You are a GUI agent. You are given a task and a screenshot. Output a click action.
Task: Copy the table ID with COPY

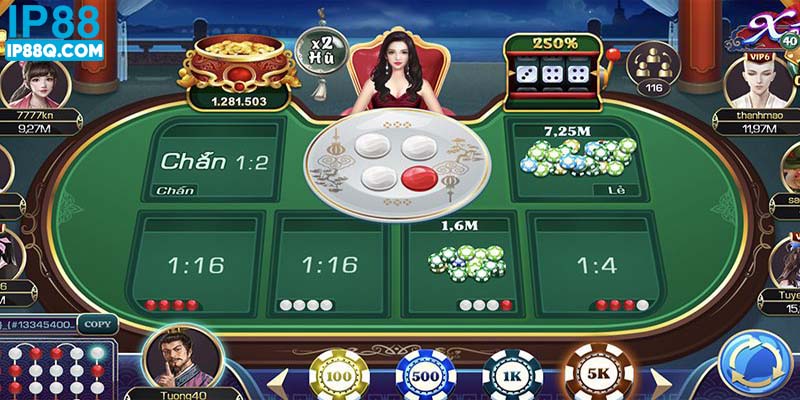pos(97,324)
